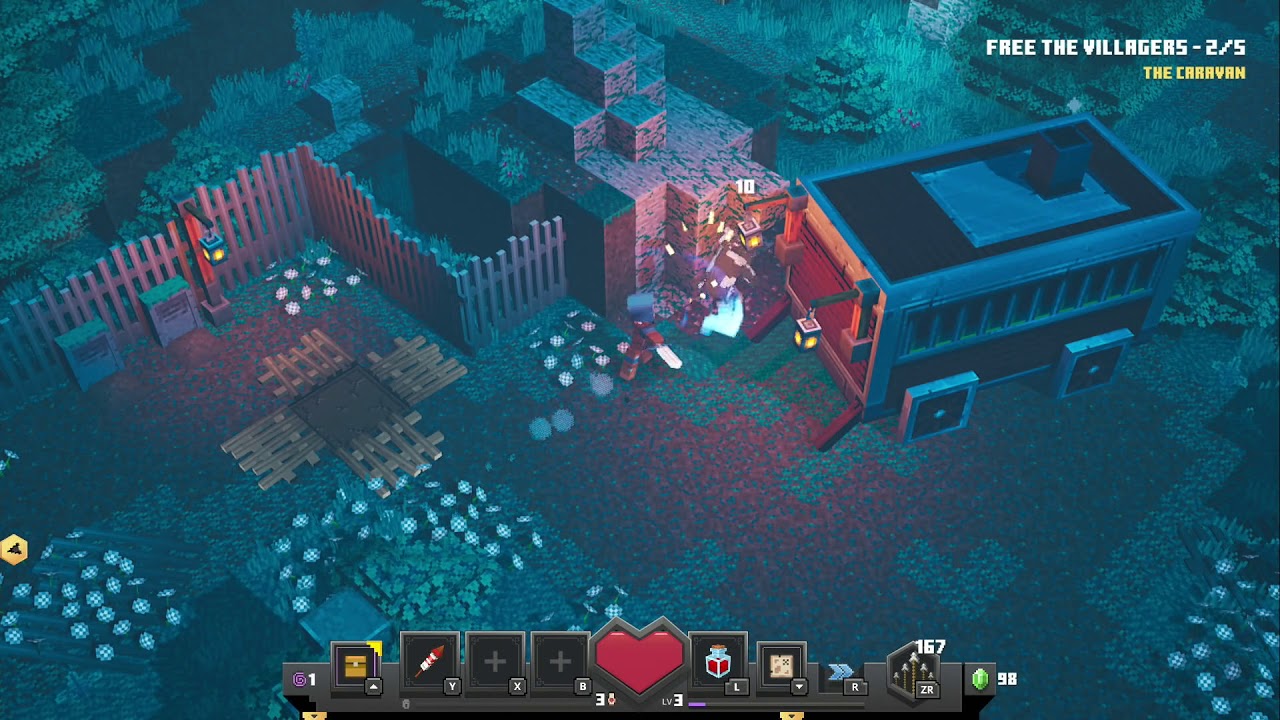This screenshot has height=720, width=1280.
Task: Click the yellow hexagon marker at left edge
Action: point(14,549)
